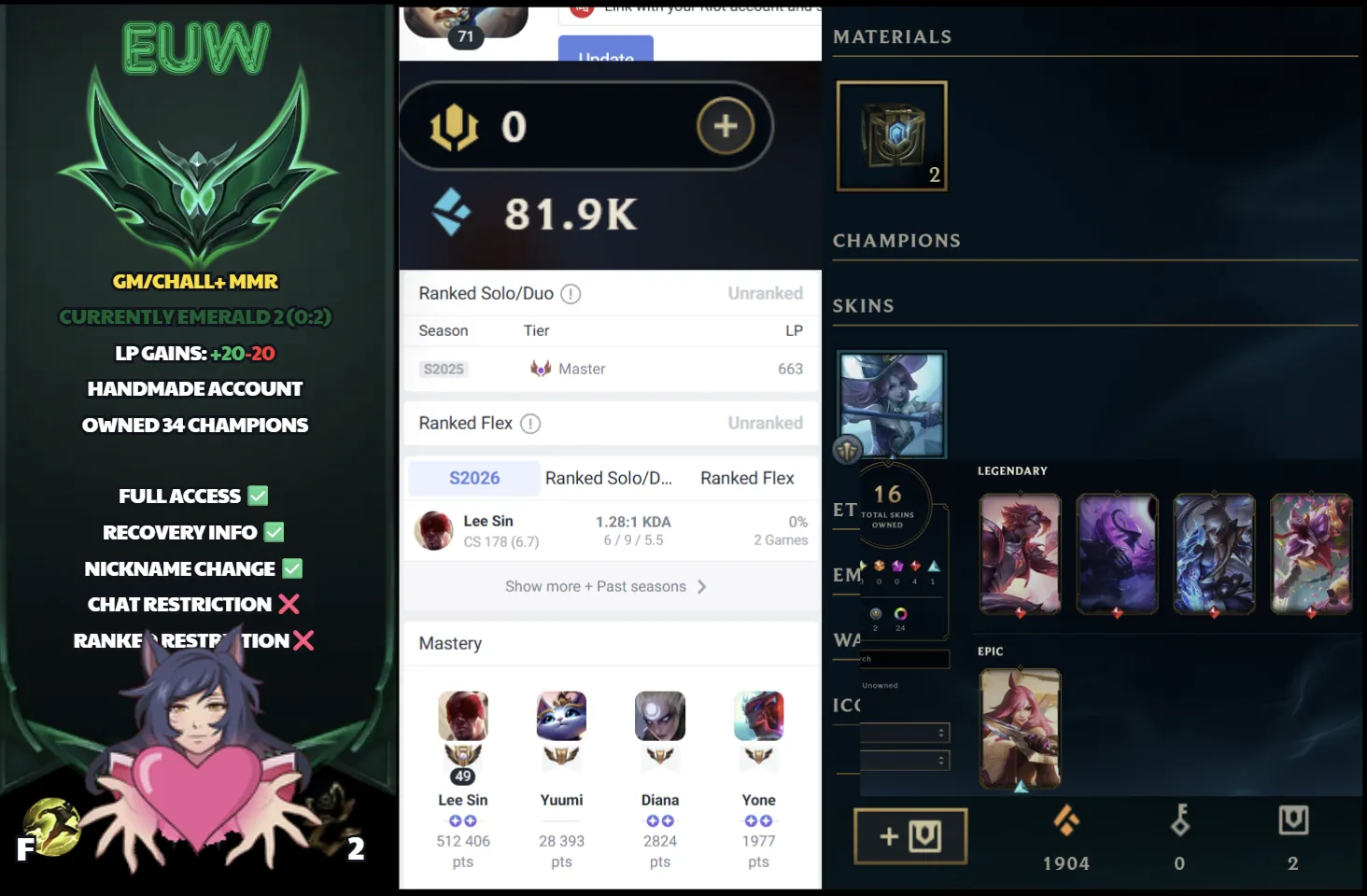Click the Master tier emblem next to S2025
Viewport: 1367px width, 896px height.
[x=539, y=368]
